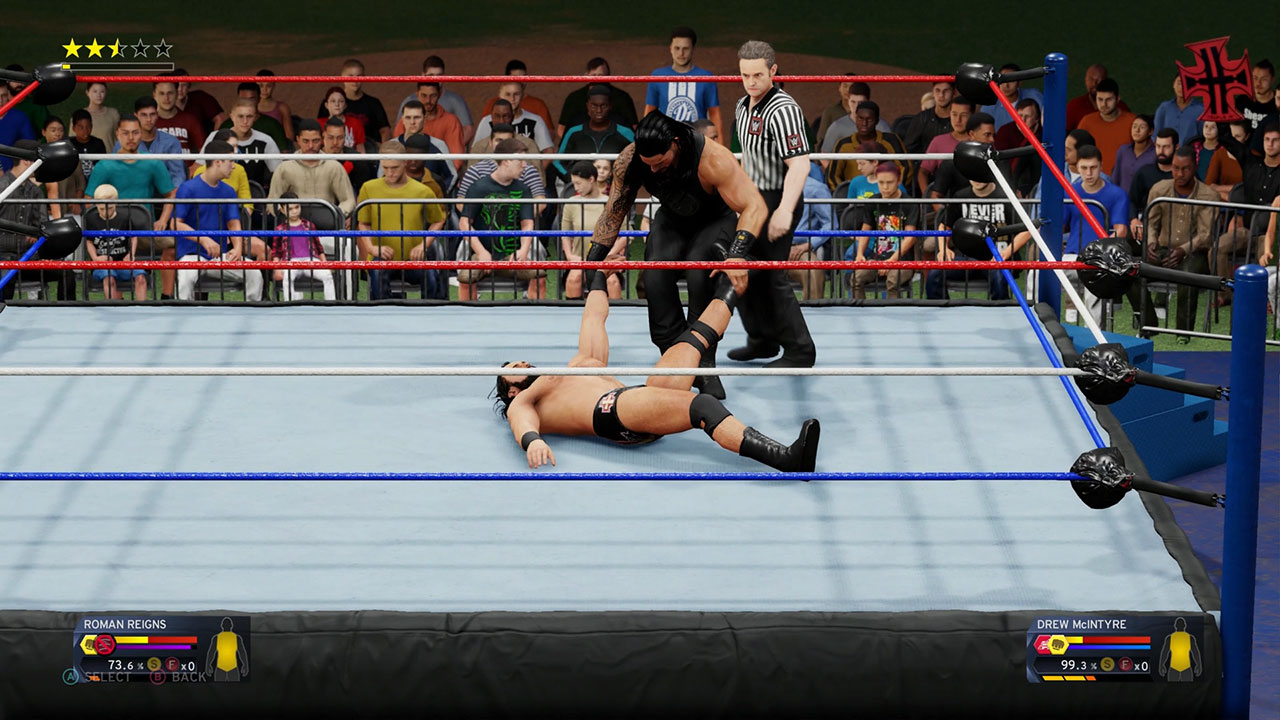Select Roman Reigns' Special meter S icon
Viewport: 1280px width, 720px height.
[154, 664]
